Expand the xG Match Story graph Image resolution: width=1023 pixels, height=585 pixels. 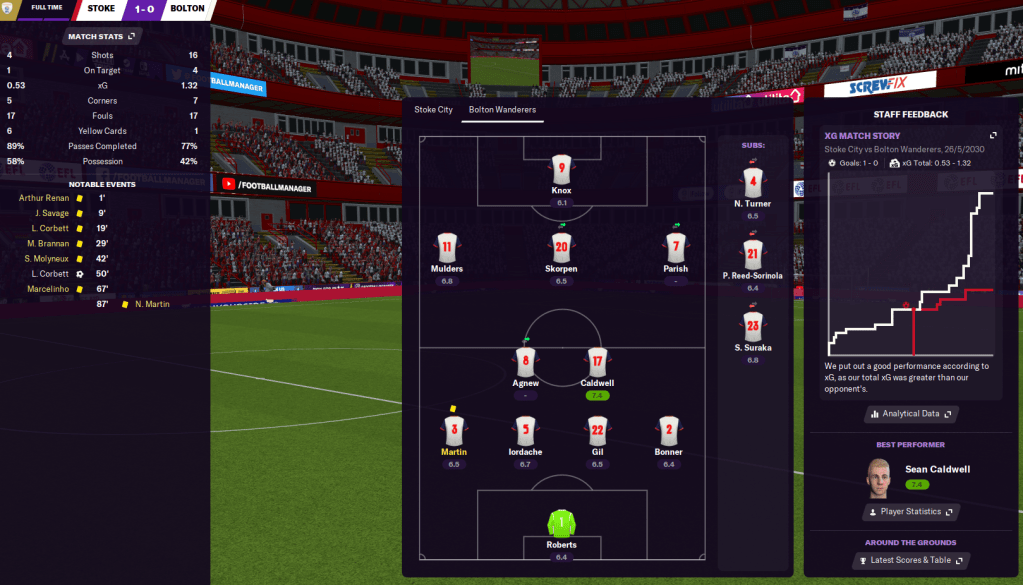[993, 135]
